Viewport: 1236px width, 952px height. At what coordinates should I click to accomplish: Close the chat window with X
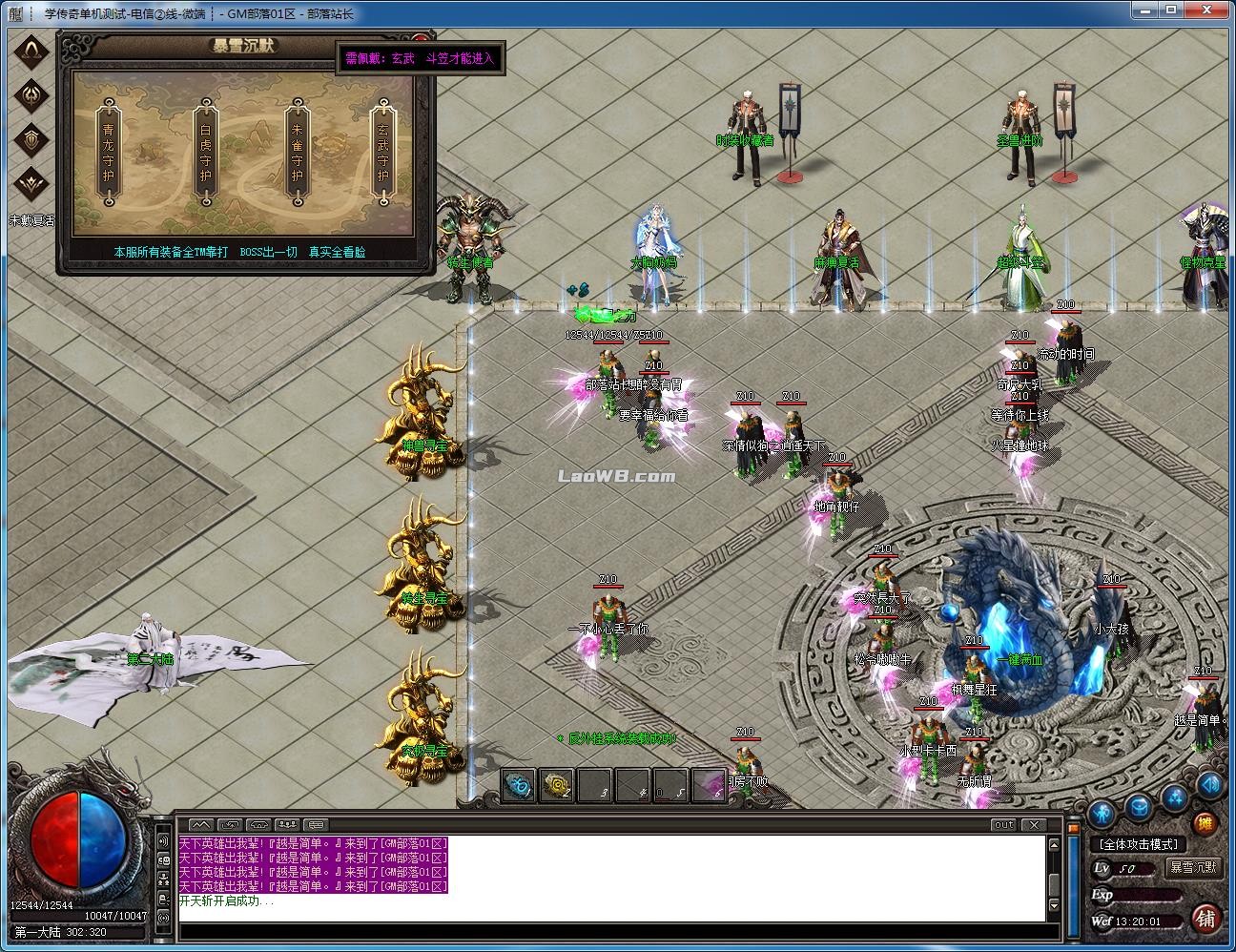click(x=1034, y=824)
